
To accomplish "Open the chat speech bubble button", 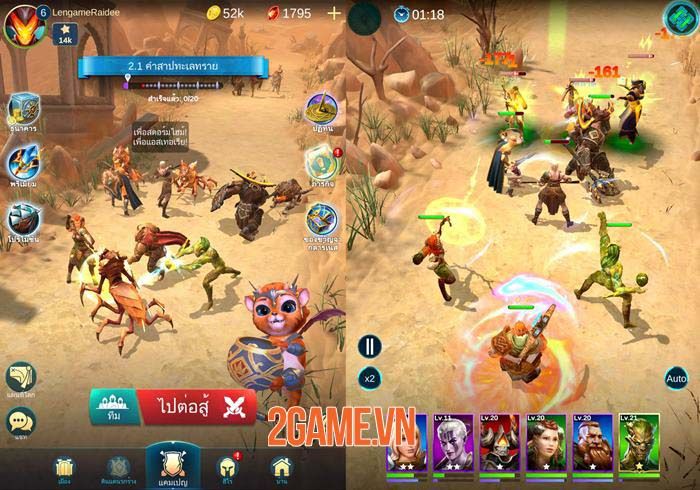I will click(x=21, y=424).
